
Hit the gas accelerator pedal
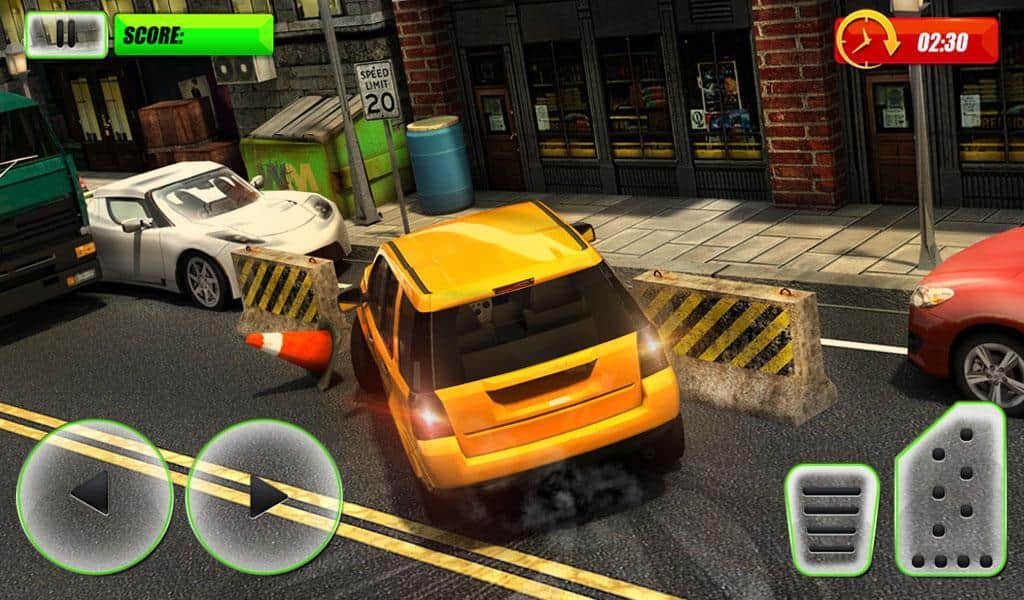(950, 490)
